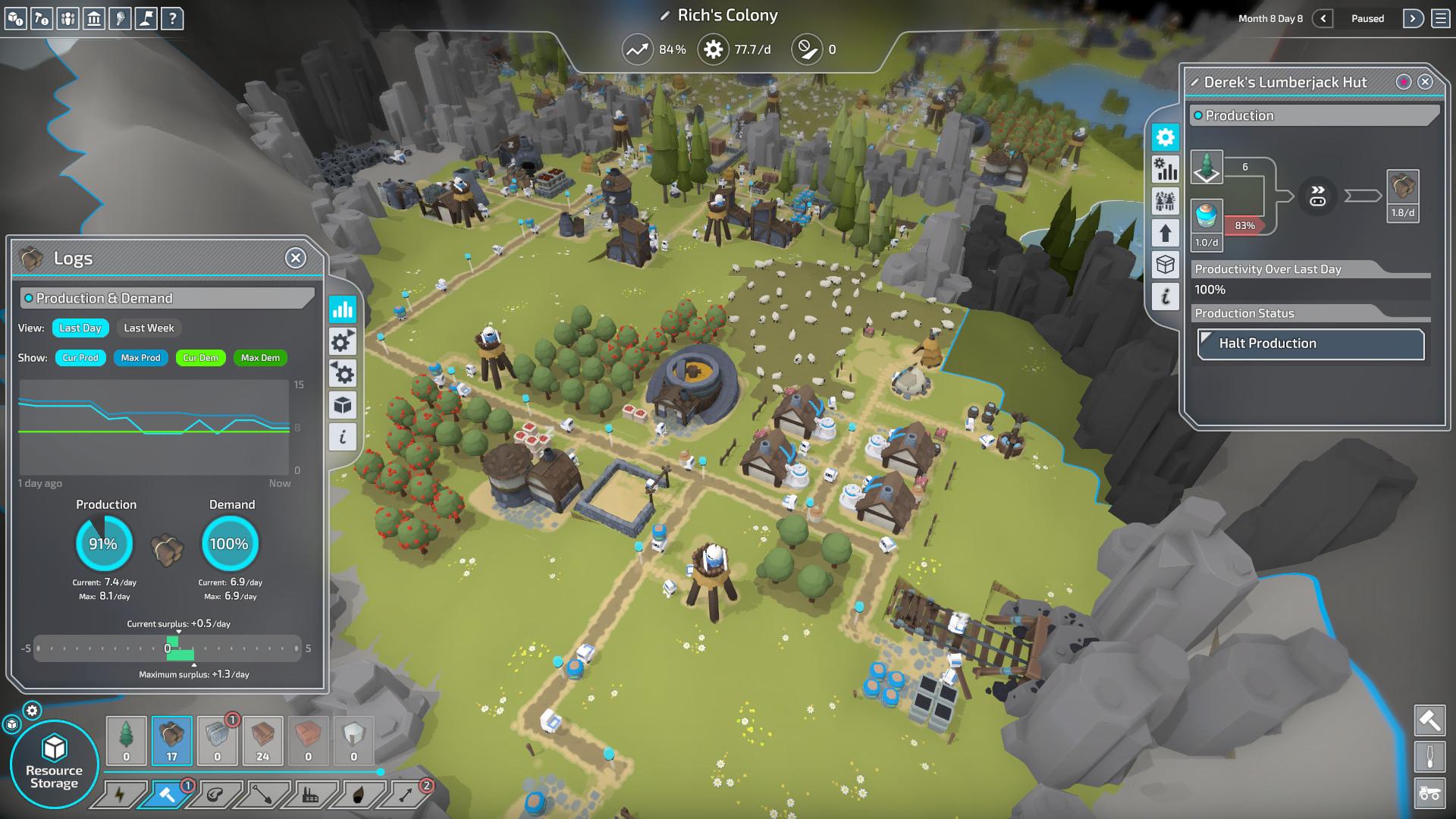The height and width of the screenshot is (819, 1456).
Task: Show the hut's info tab
Action: pos(1166,297)
